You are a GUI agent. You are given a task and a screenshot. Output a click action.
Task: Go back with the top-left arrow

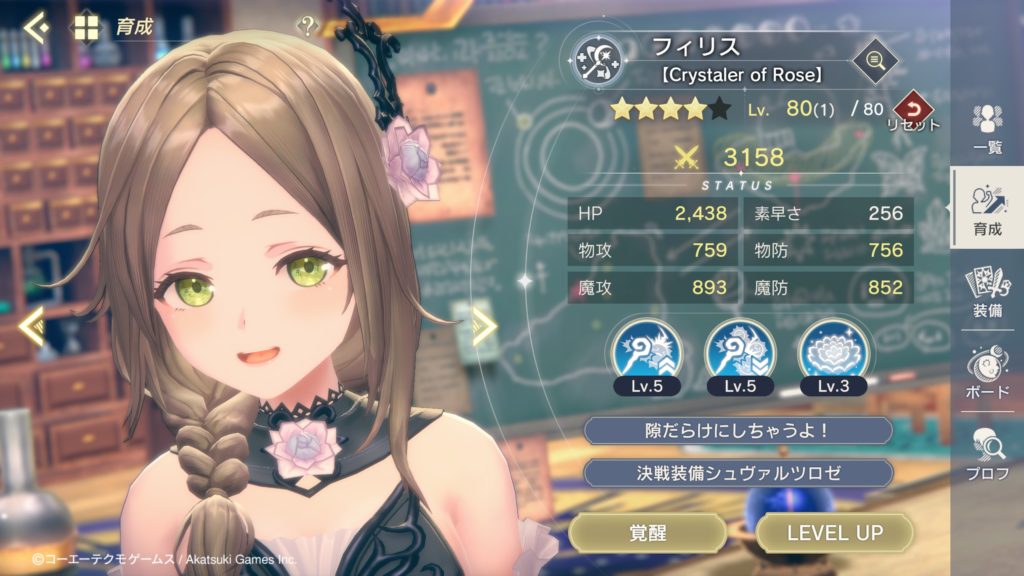[x=36, y=26]
